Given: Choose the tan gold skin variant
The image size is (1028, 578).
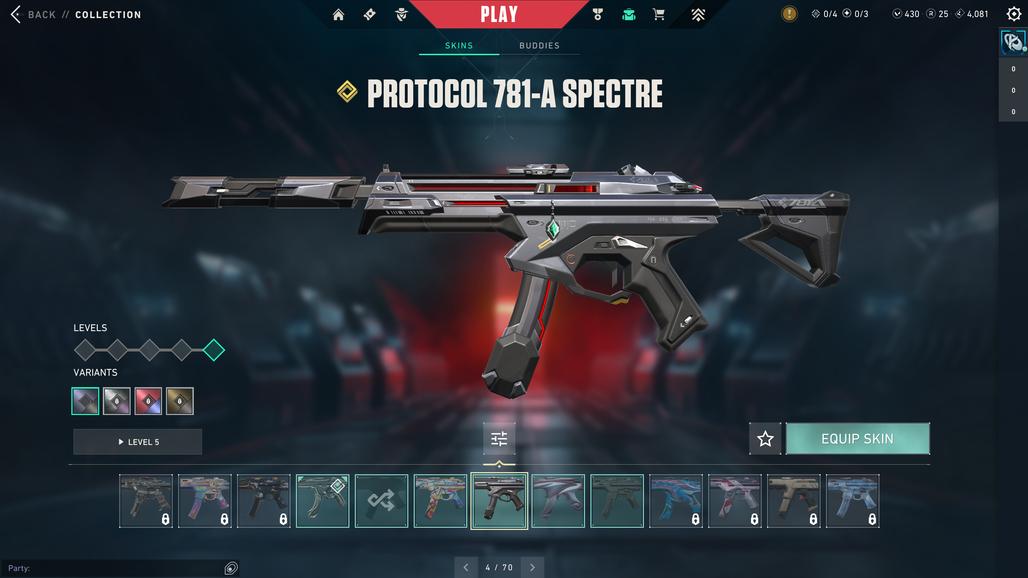Looking at the screenshot, I should click(180, 401).
